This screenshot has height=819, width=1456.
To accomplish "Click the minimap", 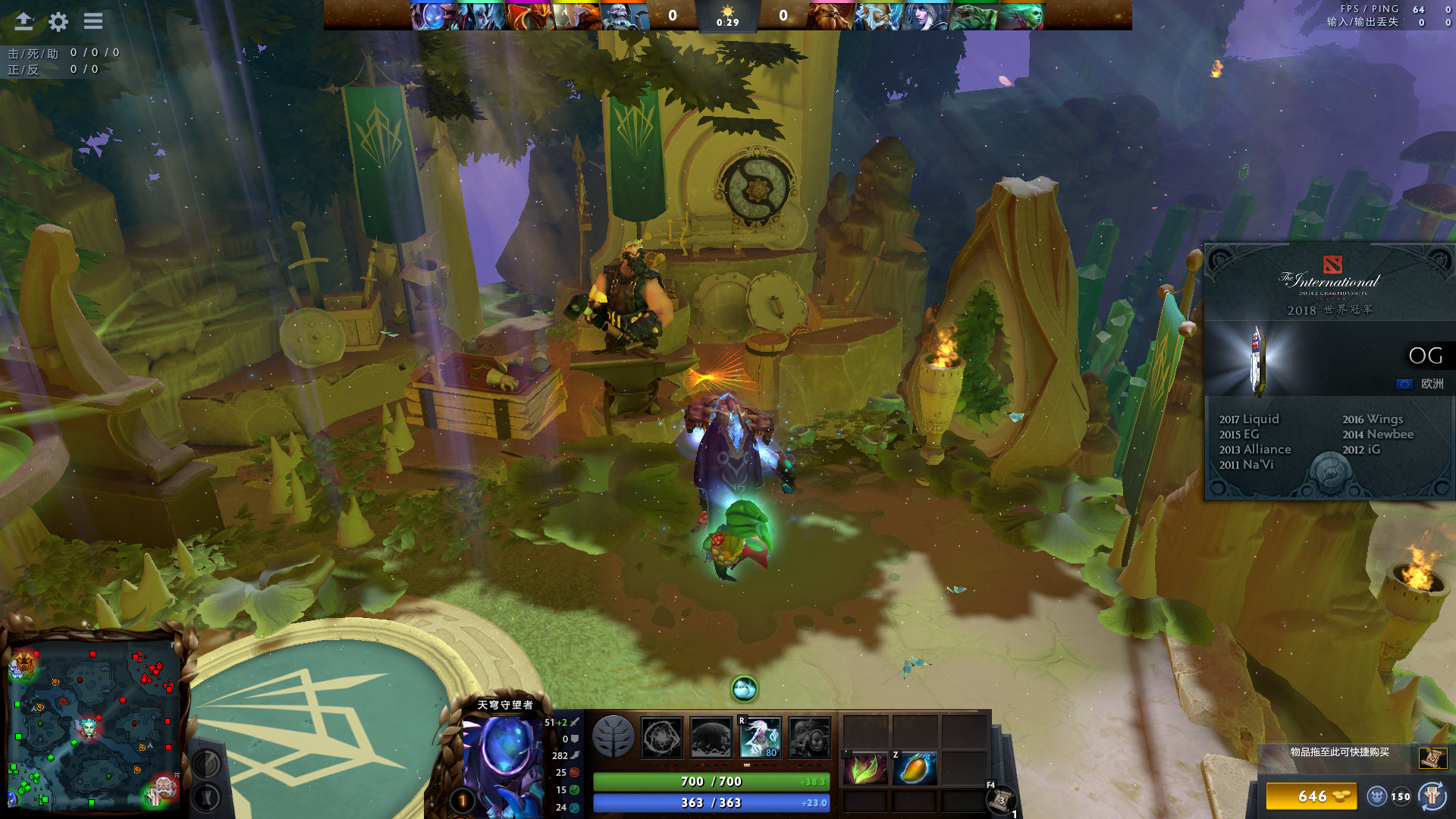I will [93, 724].
